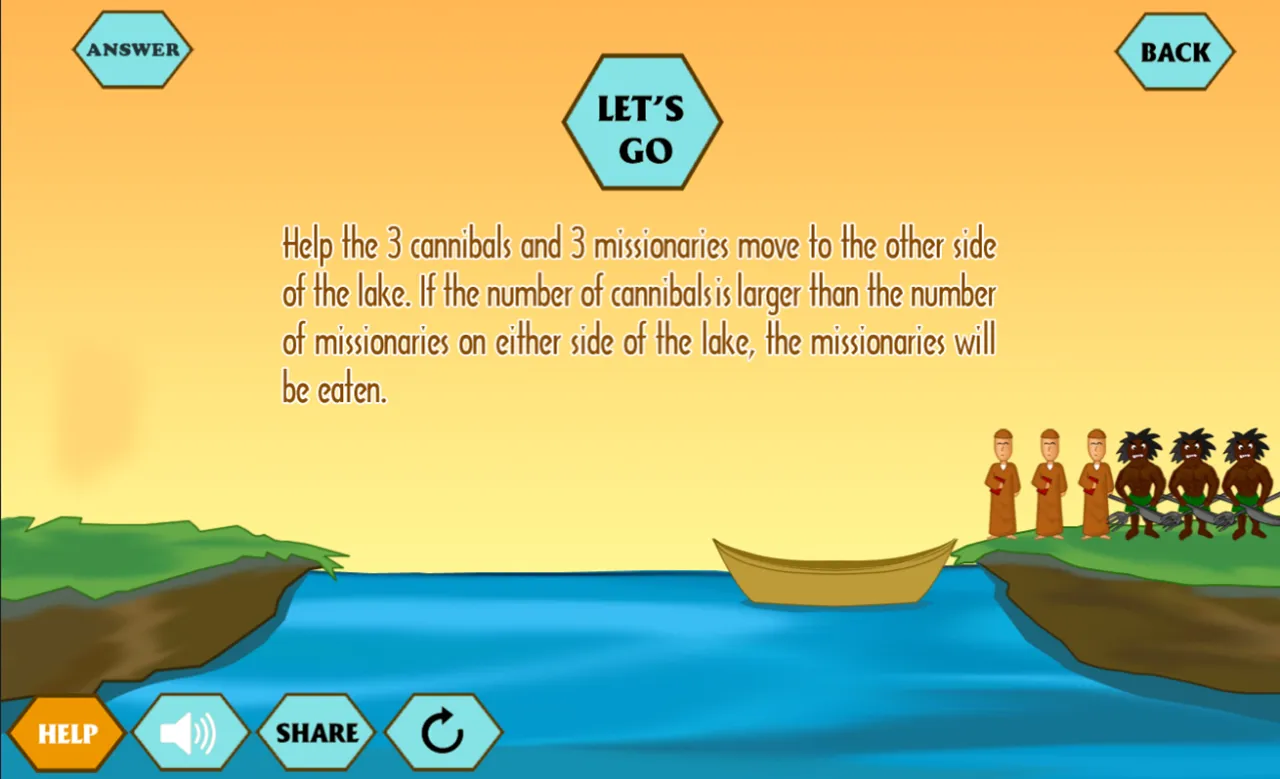Restart the puzzle with the reload icon
The image size is (1280, 779).
[x=445, y=731]
